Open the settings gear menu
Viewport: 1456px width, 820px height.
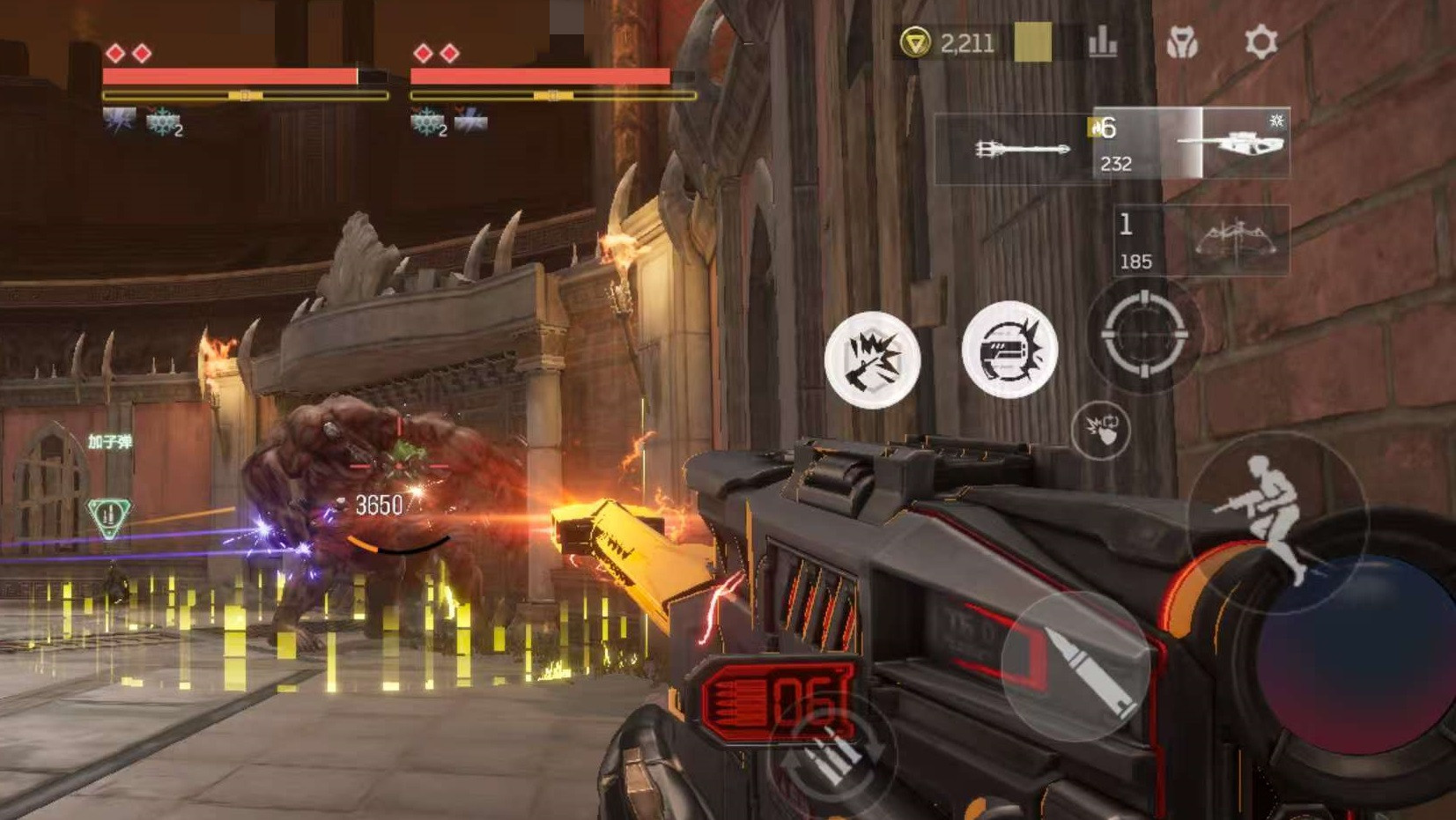pyautogui.click(x=1260, y=42)
